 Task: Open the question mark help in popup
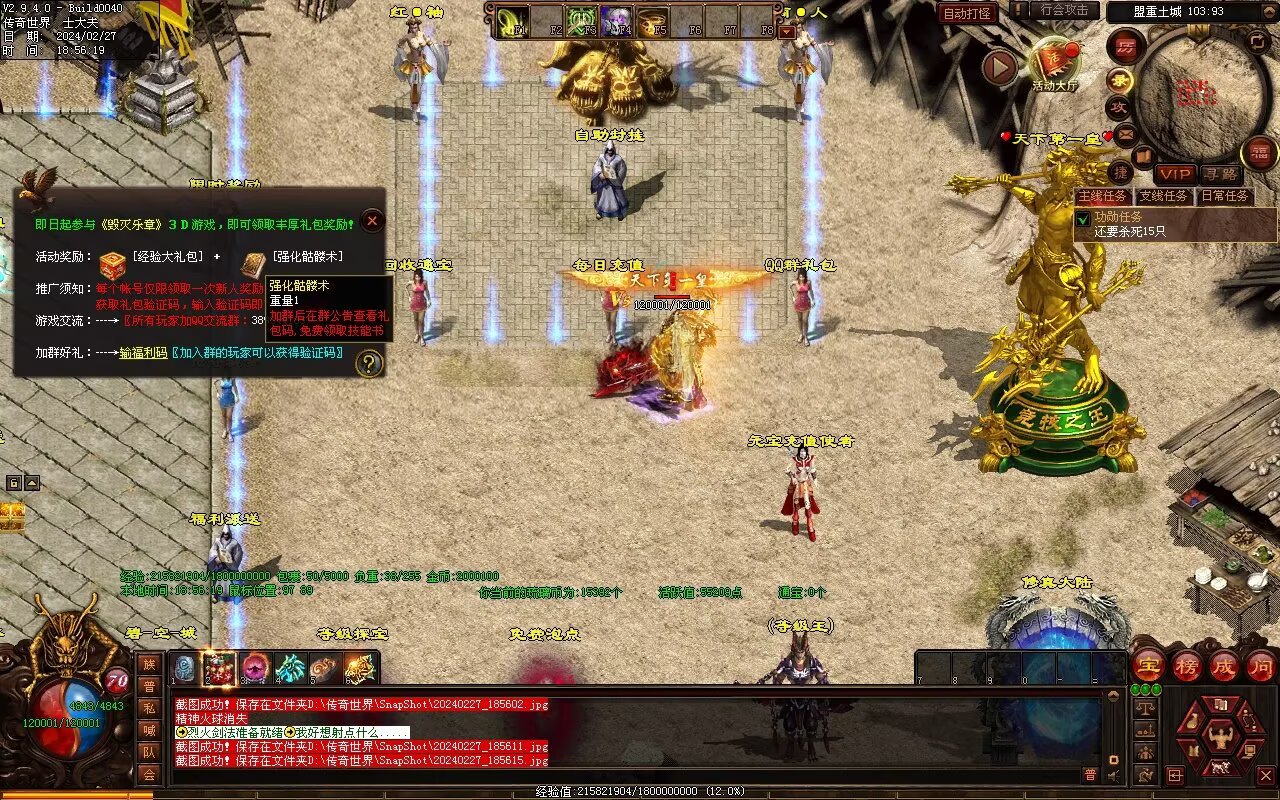click(x=369, y=363)
